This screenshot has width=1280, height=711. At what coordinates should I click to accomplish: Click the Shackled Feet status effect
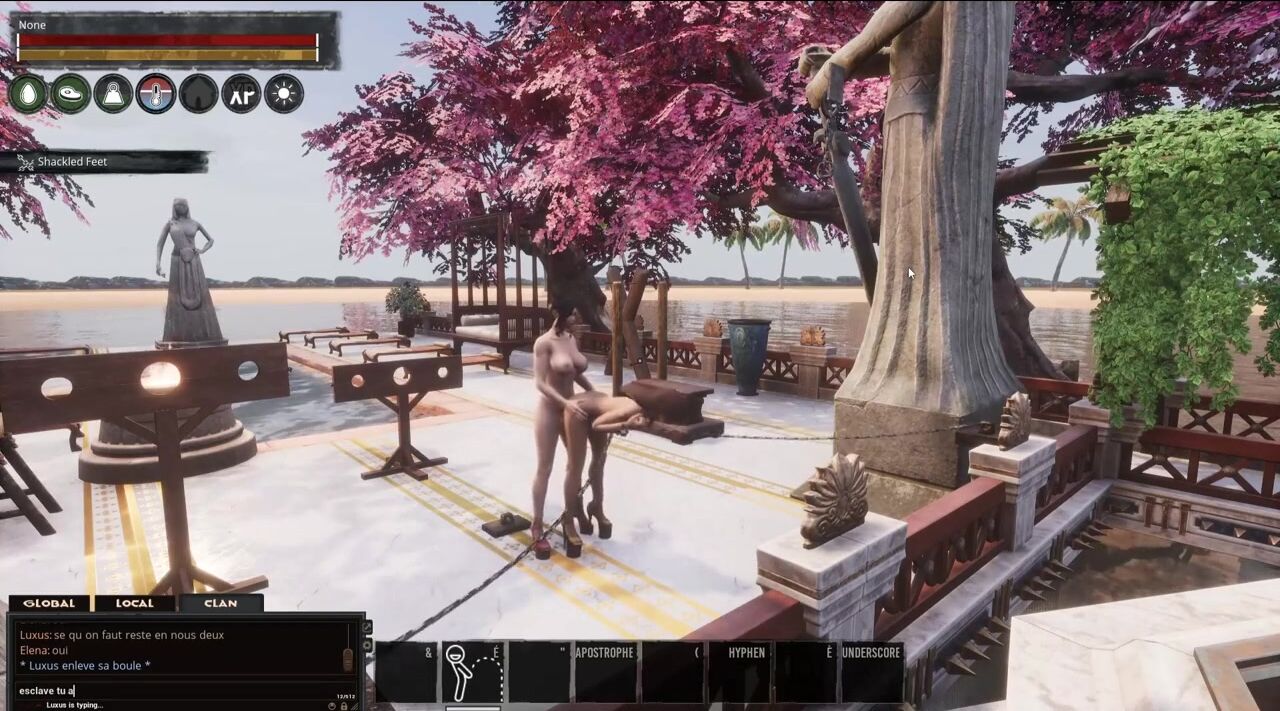pyautogui.click(x=72, y=162)
